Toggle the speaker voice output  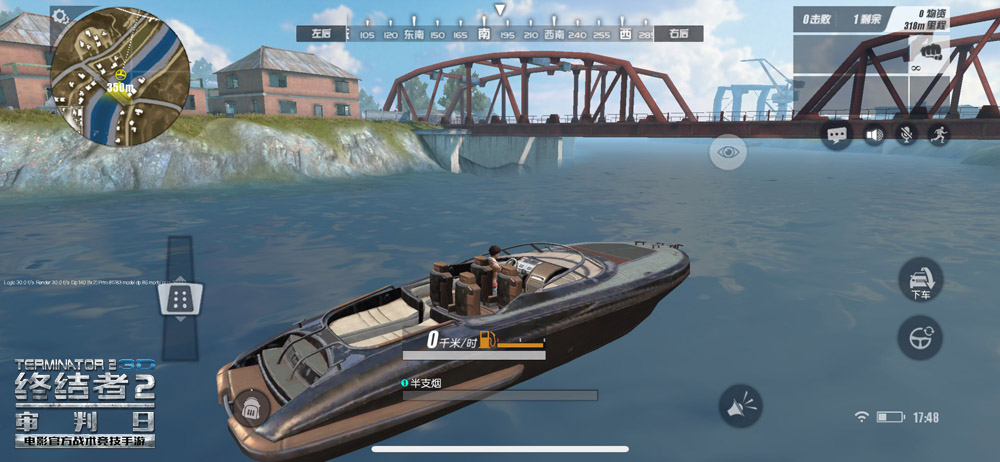point(873,134)
